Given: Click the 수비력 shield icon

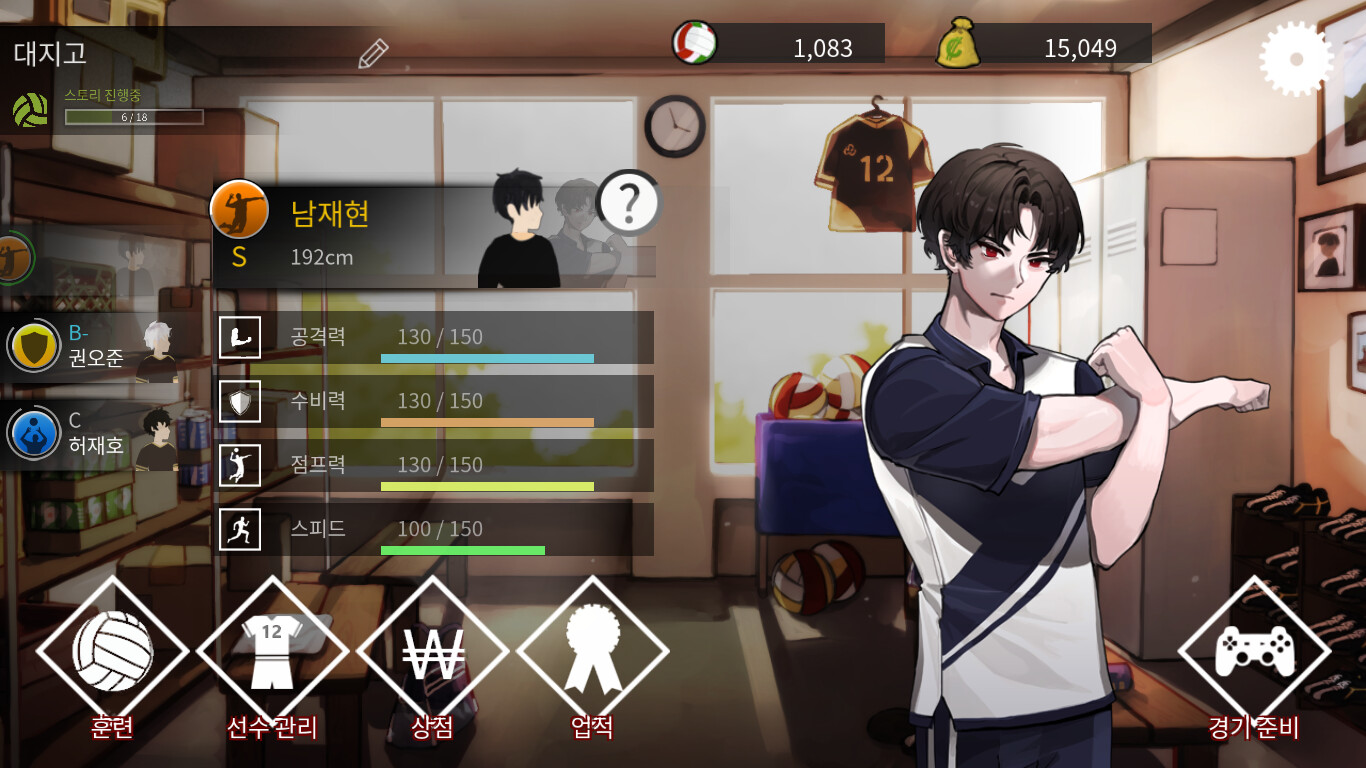Looking at the screenshot, I should pyautogui.click(x=240, y=401).
